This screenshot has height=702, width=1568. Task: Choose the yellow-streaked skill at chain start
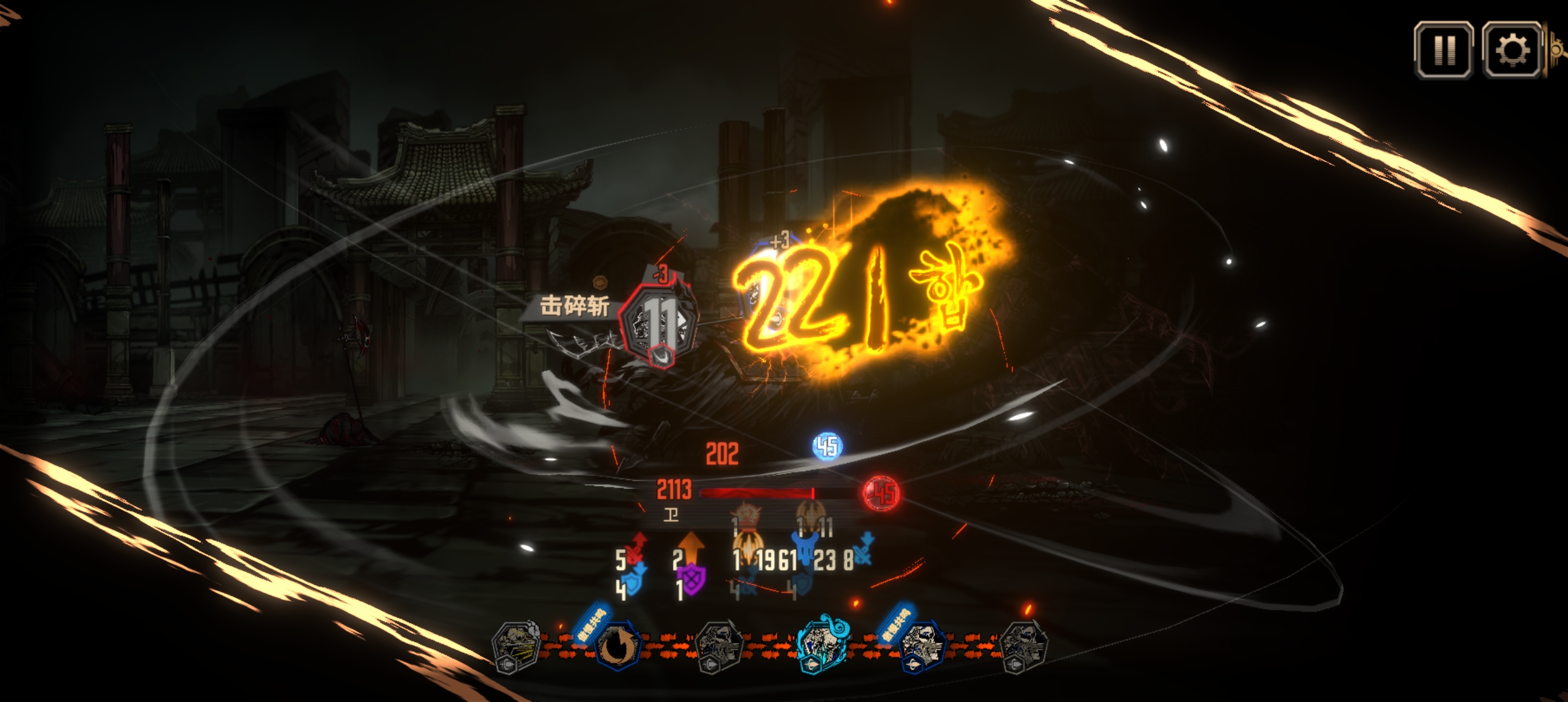tap(515, 646)
